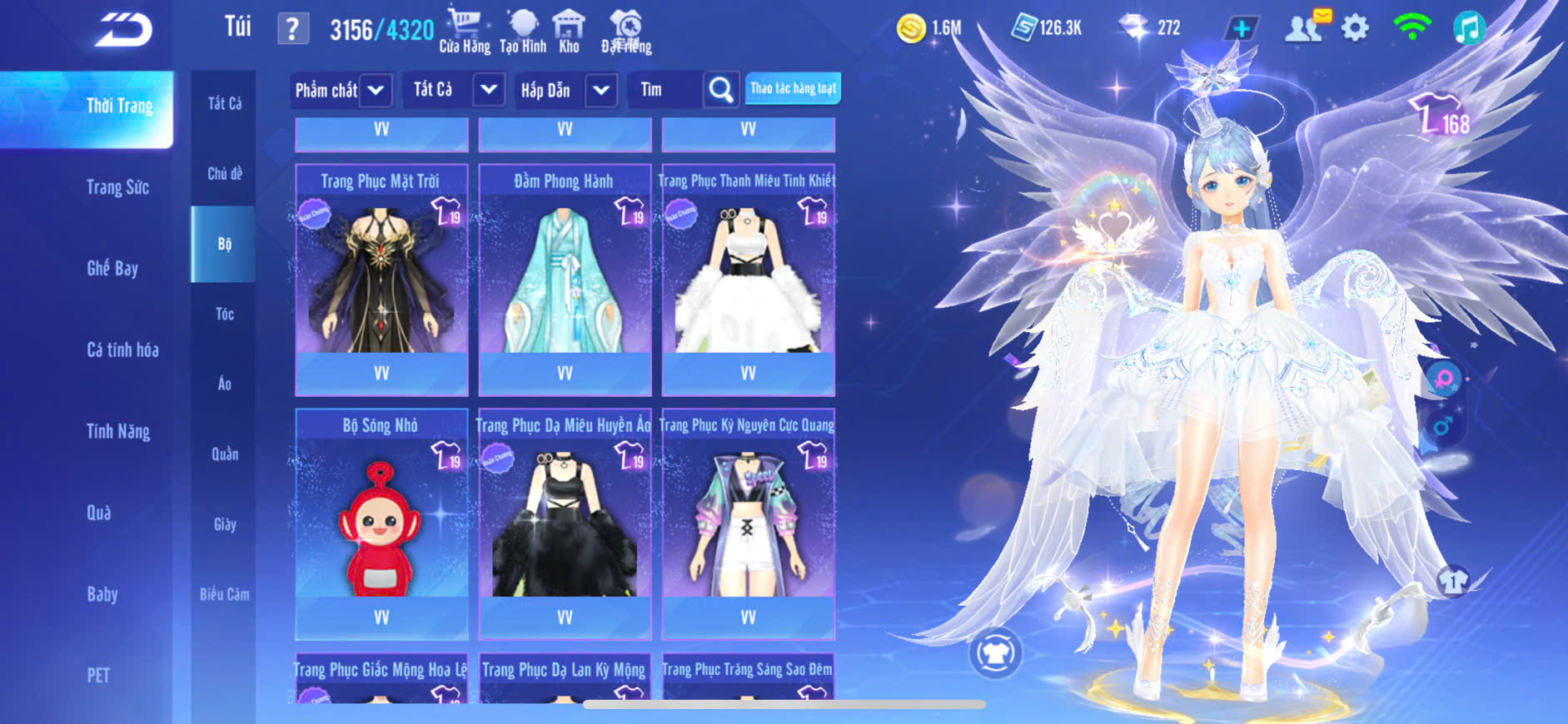The image size is (1568, 724).
Task: Choose the Tóc subcategory
Action: (x=224, y=314)
